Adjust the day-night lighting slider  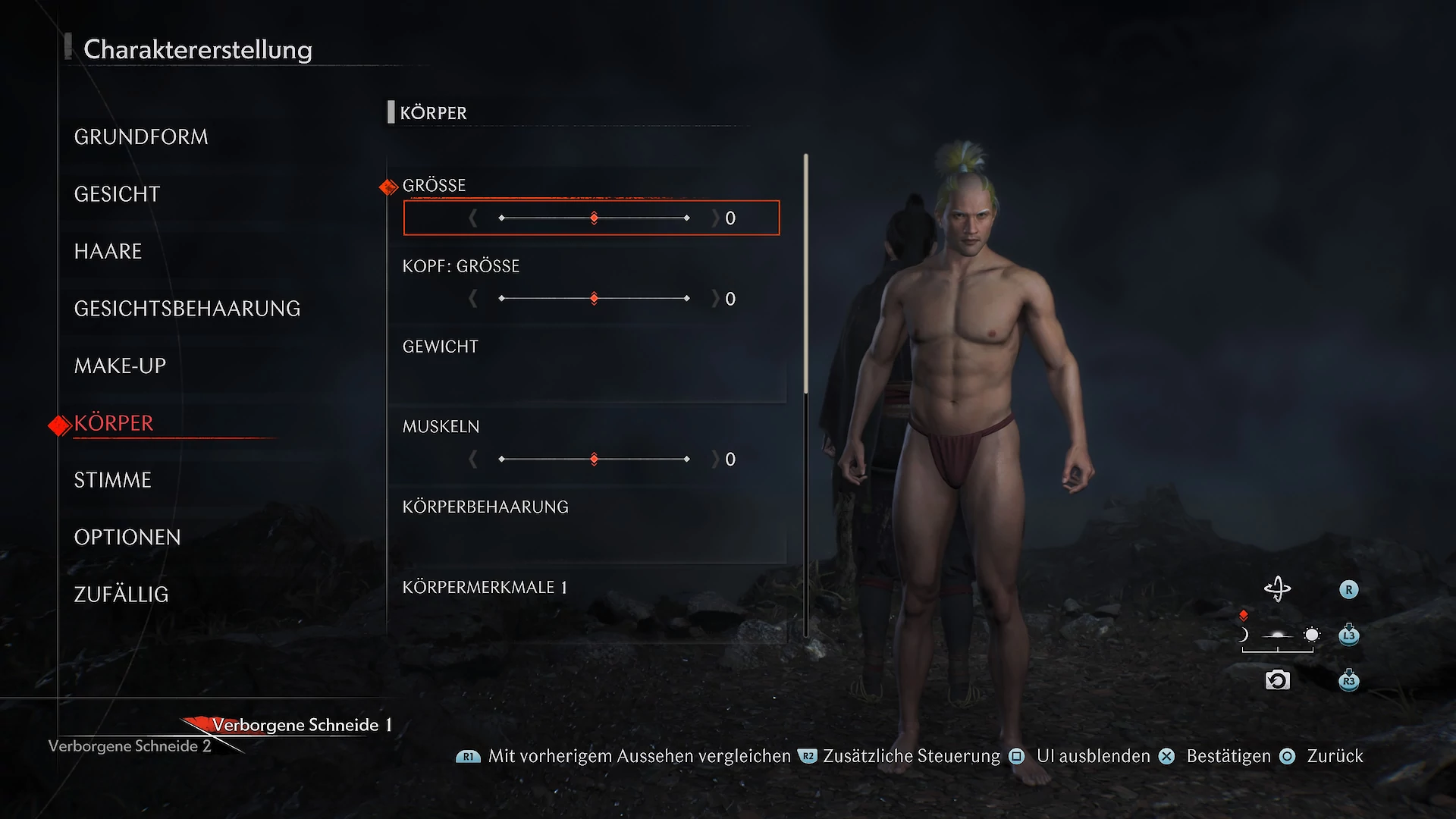click(x=1278, y=635)
